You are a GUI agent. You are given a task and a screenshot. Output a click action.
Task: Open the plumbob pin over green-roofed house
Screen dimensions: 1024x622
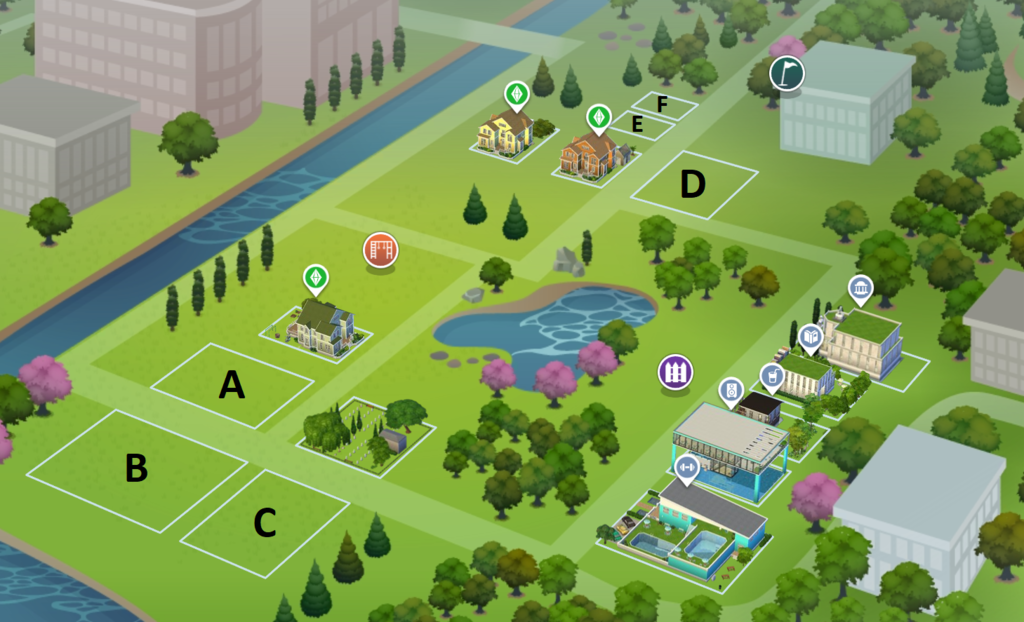[316, 276]
